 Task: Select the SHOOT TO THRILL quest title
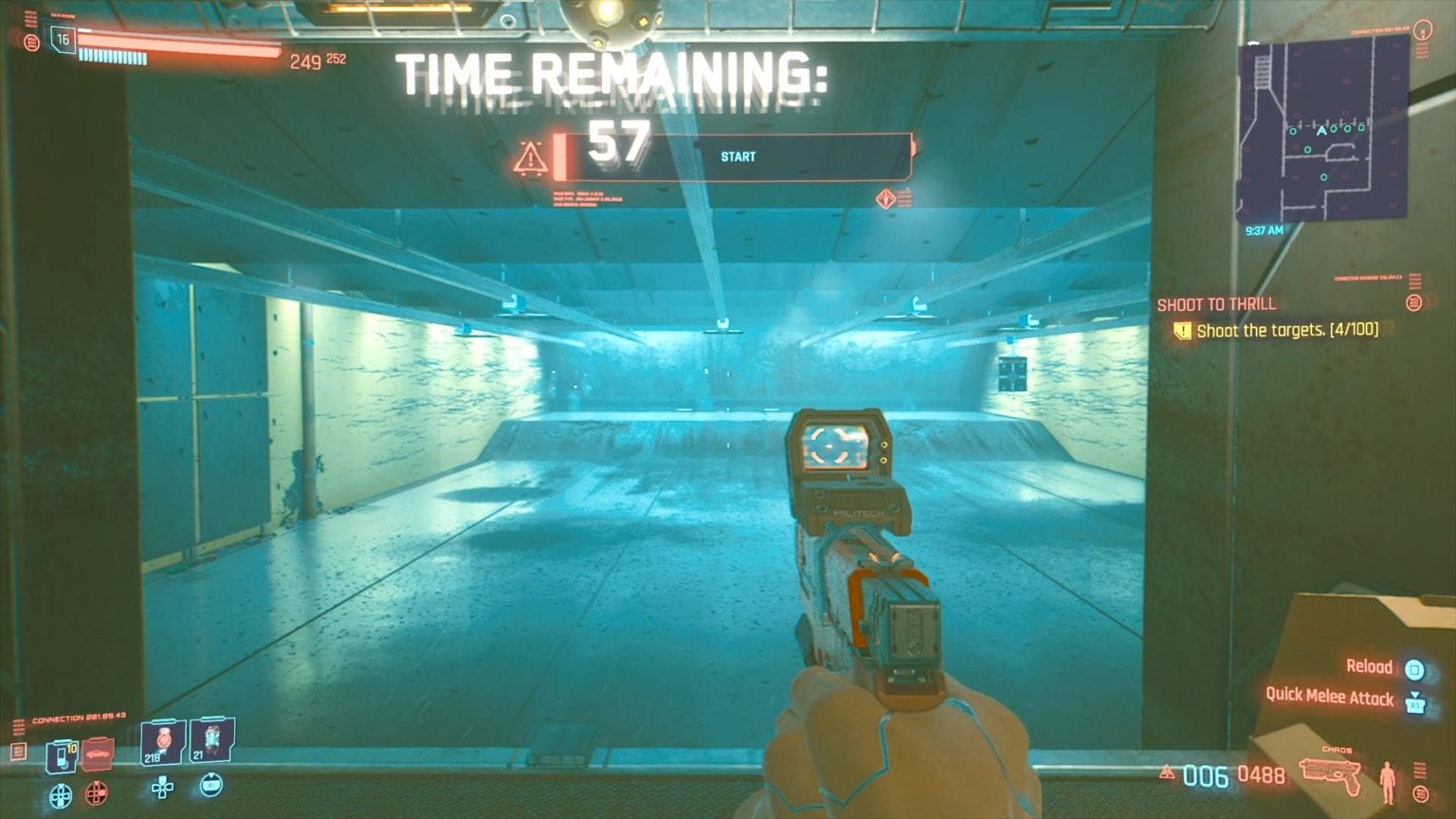(x=1216, y=305)
